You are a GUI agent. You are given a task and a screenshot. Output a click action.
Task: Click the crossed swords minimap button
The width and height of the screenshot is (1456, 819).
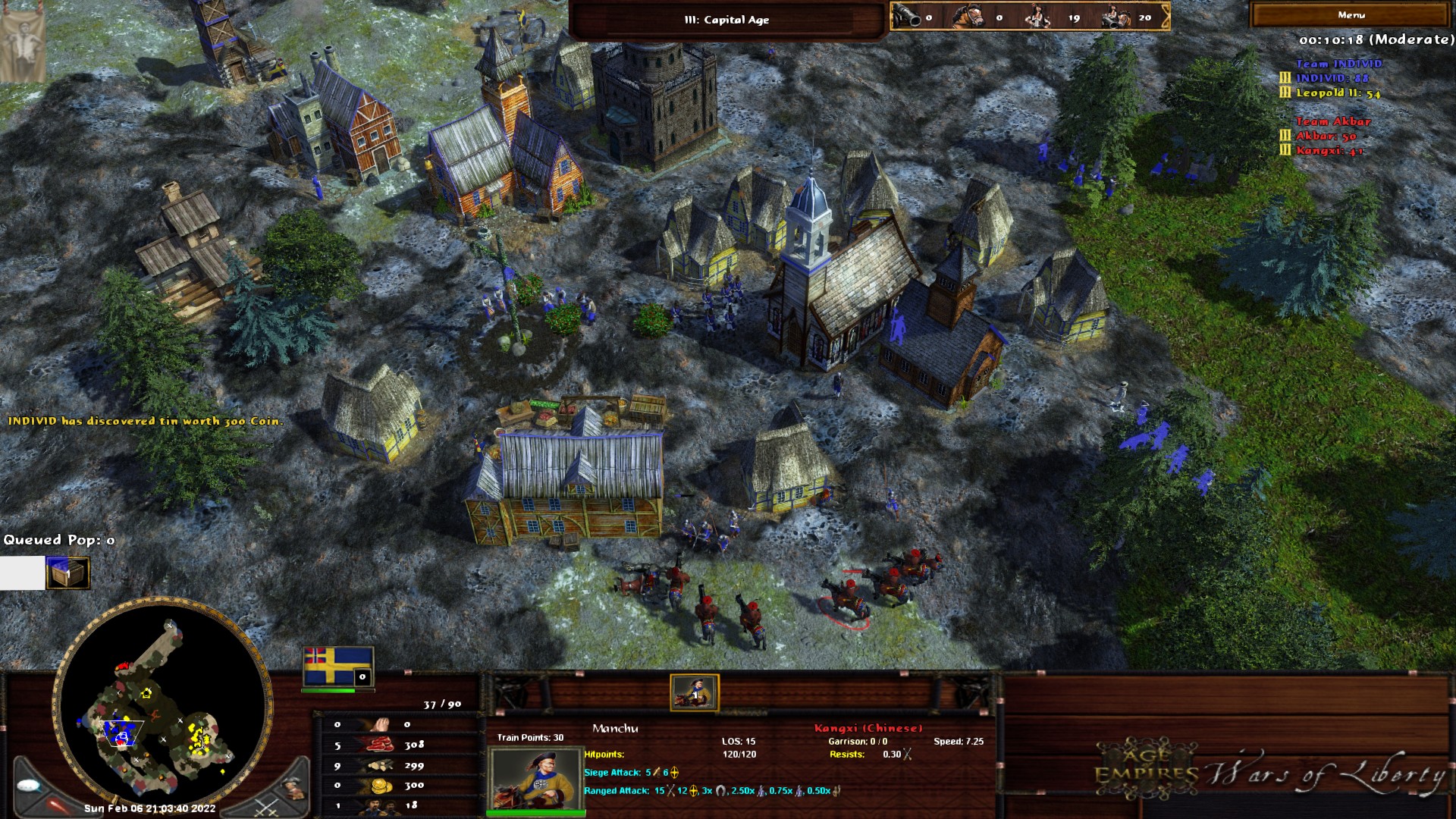click(266, 807)
